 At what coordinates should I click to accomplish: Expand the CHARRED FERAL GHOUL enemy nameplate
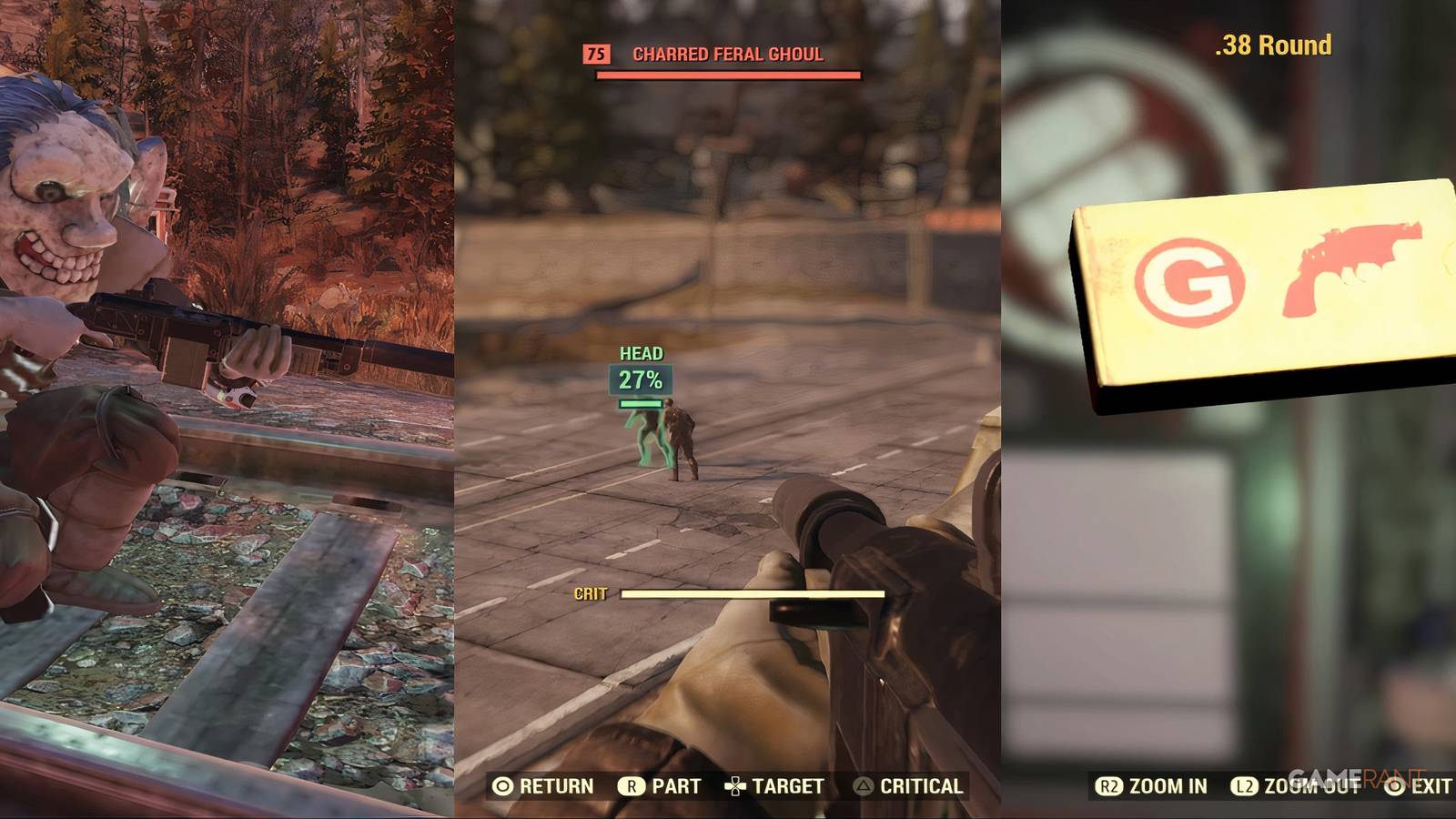(726, 55)
